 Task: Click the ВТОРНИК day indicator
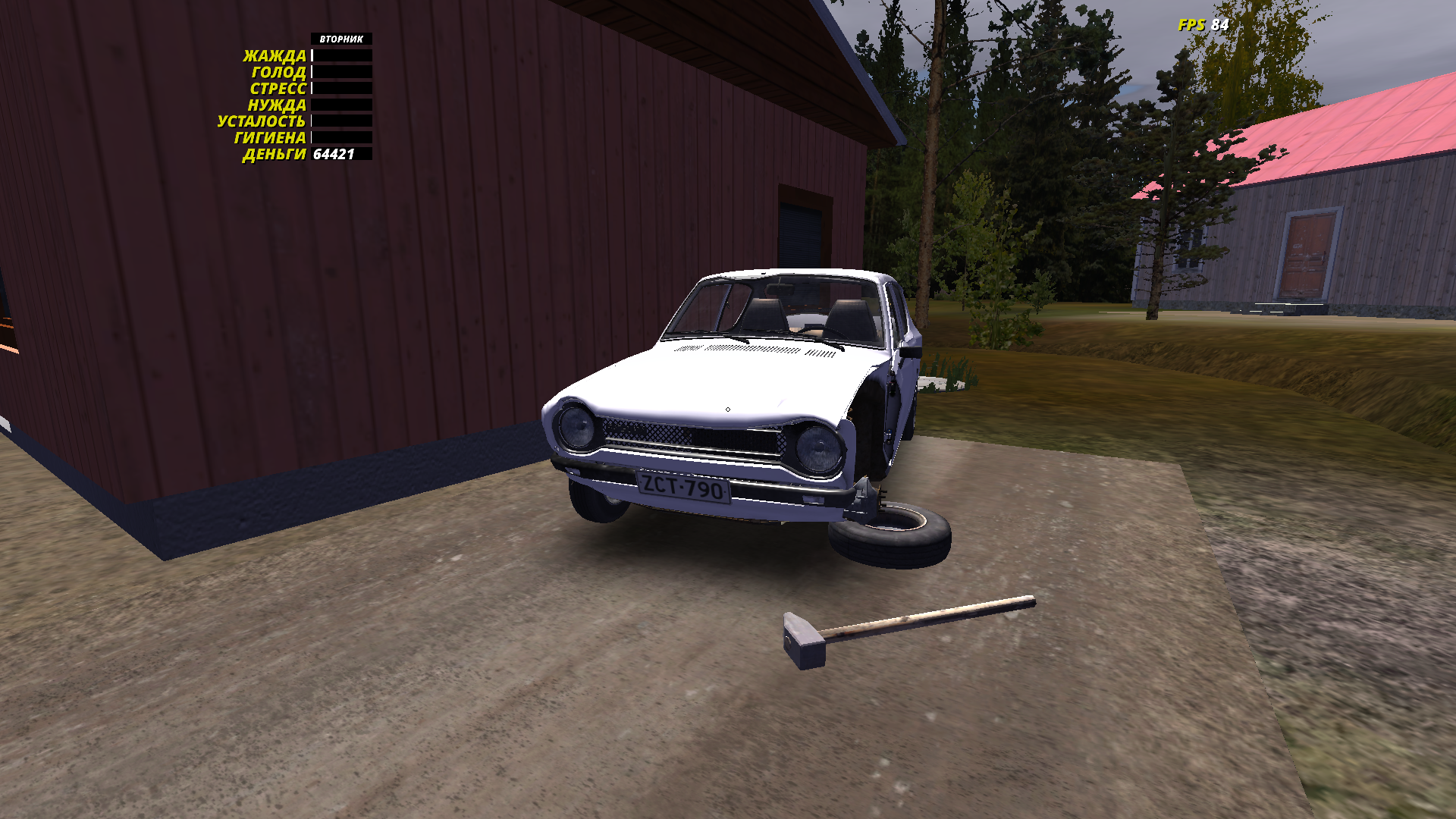(x=340, y=36)
